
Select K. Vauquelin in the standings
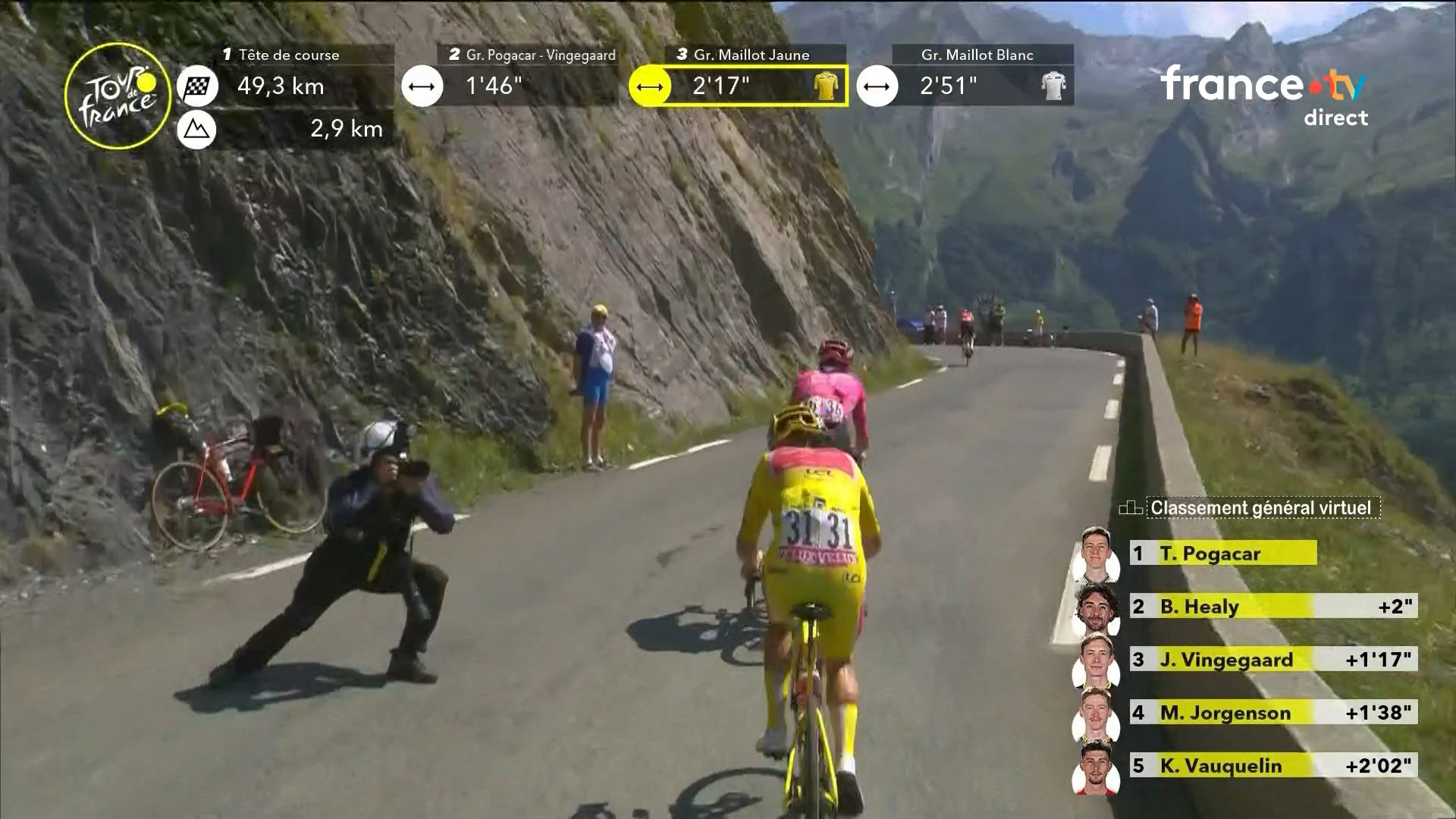pos(1272,765)
